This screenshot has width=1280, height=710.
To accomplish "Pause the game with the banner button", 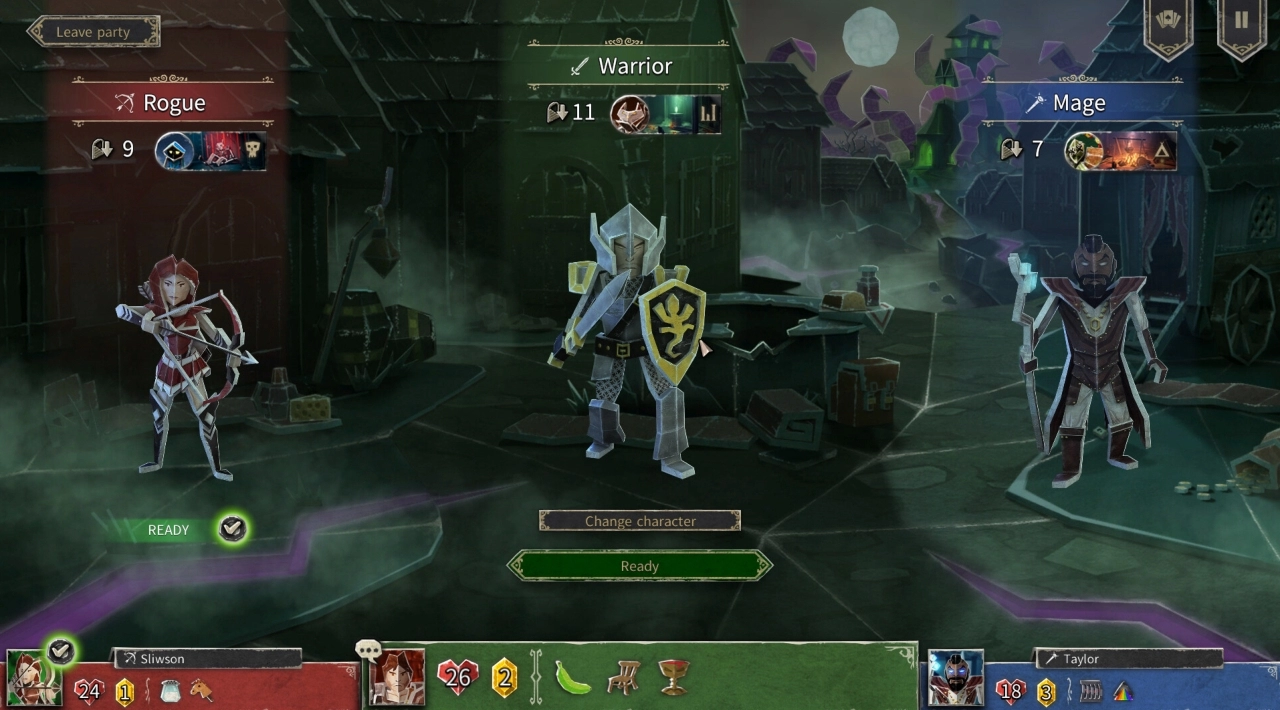I will pos(1241,22).
